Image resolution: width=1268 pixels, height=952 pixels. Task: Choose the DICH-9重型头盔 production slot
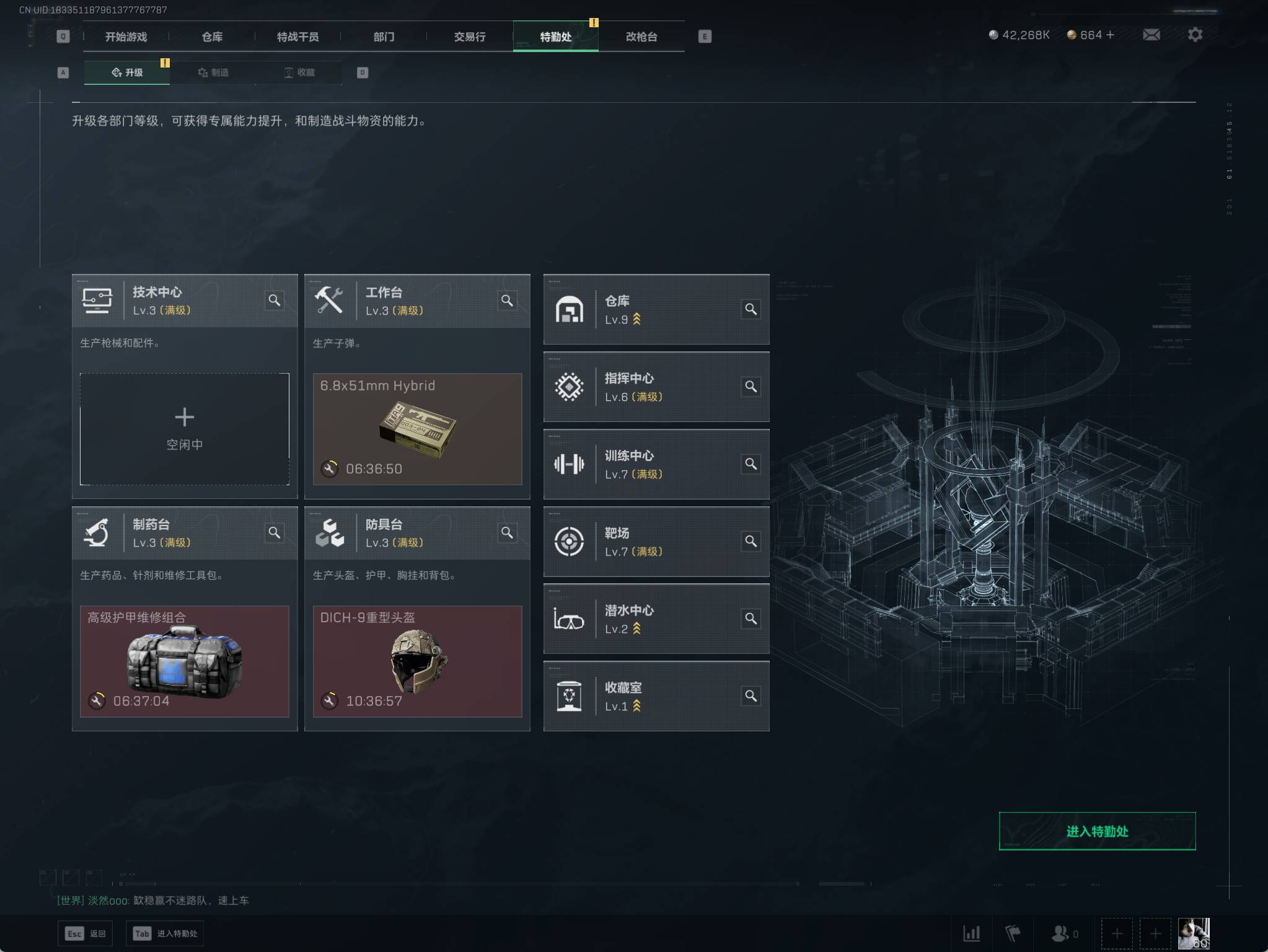(x=417, y=661)
